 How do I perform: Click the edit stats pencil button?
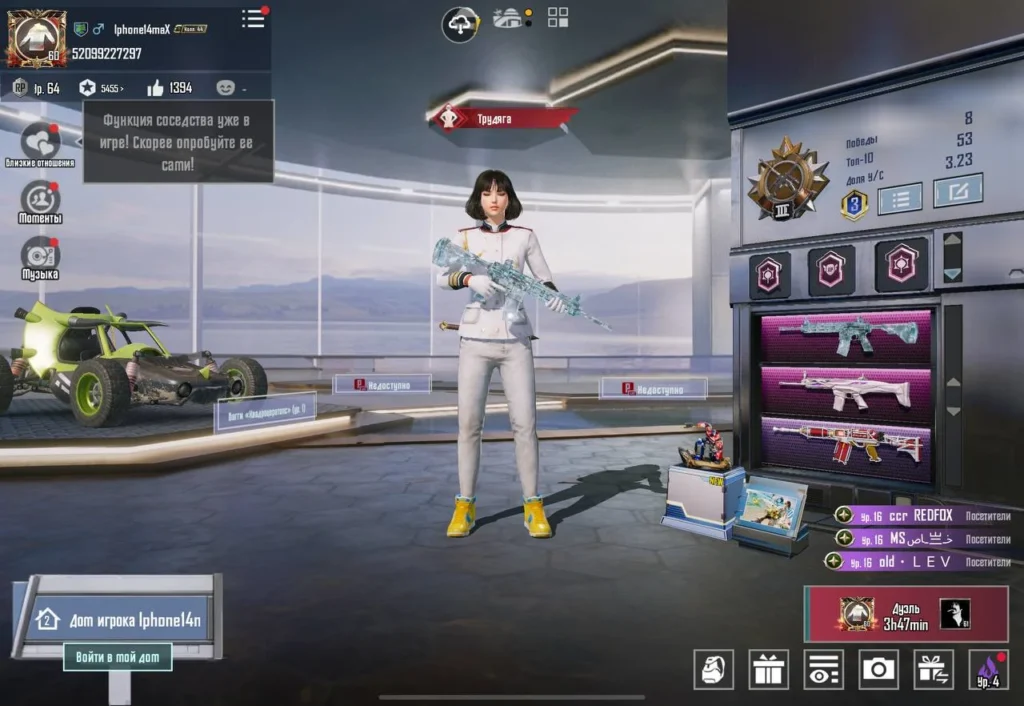957,190
